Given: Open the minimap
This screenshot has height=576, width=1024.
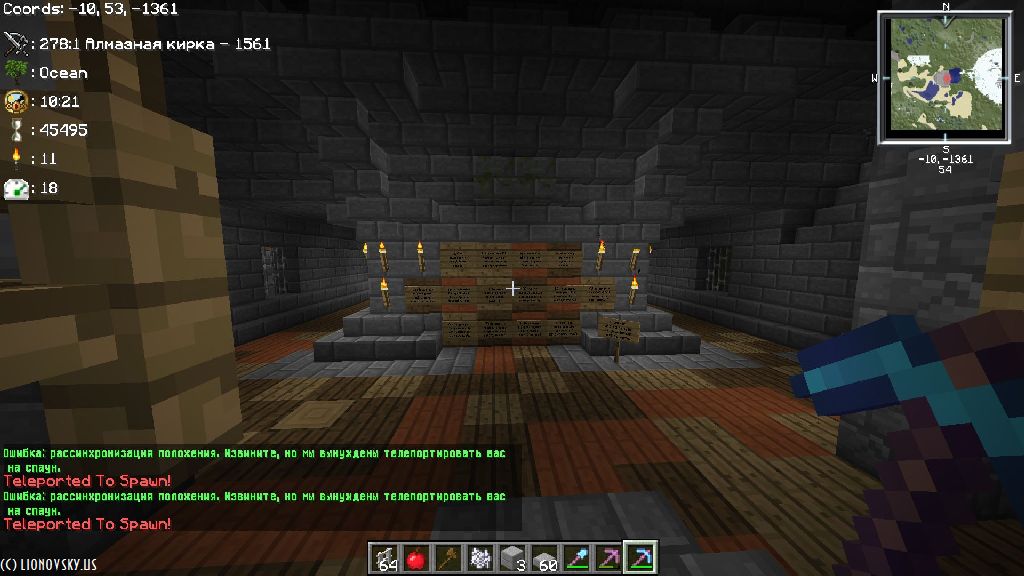Looking at the screenshot, I should tap(945, 77).
